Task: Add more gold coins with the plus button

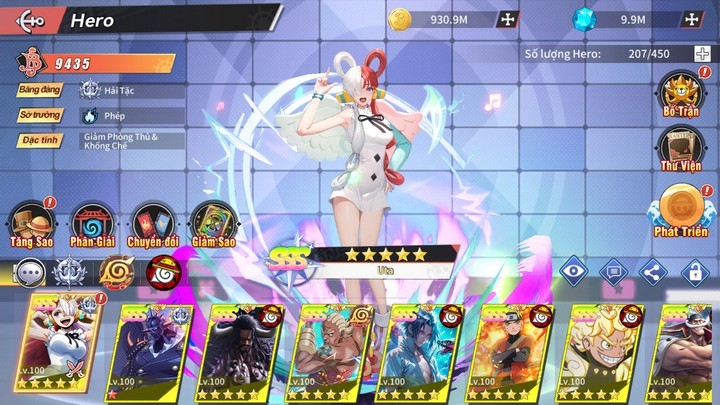Action: 507,19
